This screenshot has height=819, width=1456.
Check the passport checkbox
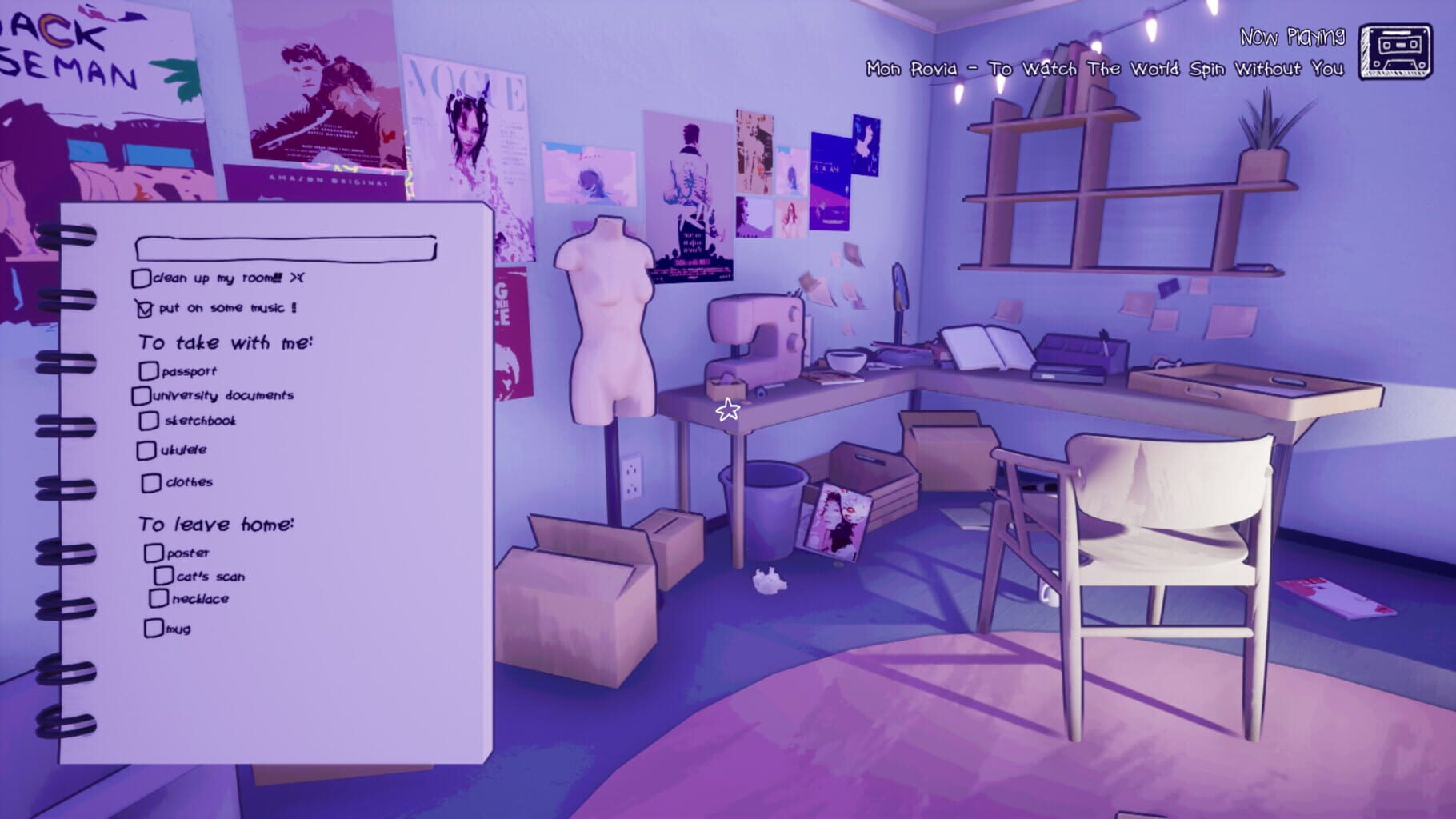tap(148, 370)
